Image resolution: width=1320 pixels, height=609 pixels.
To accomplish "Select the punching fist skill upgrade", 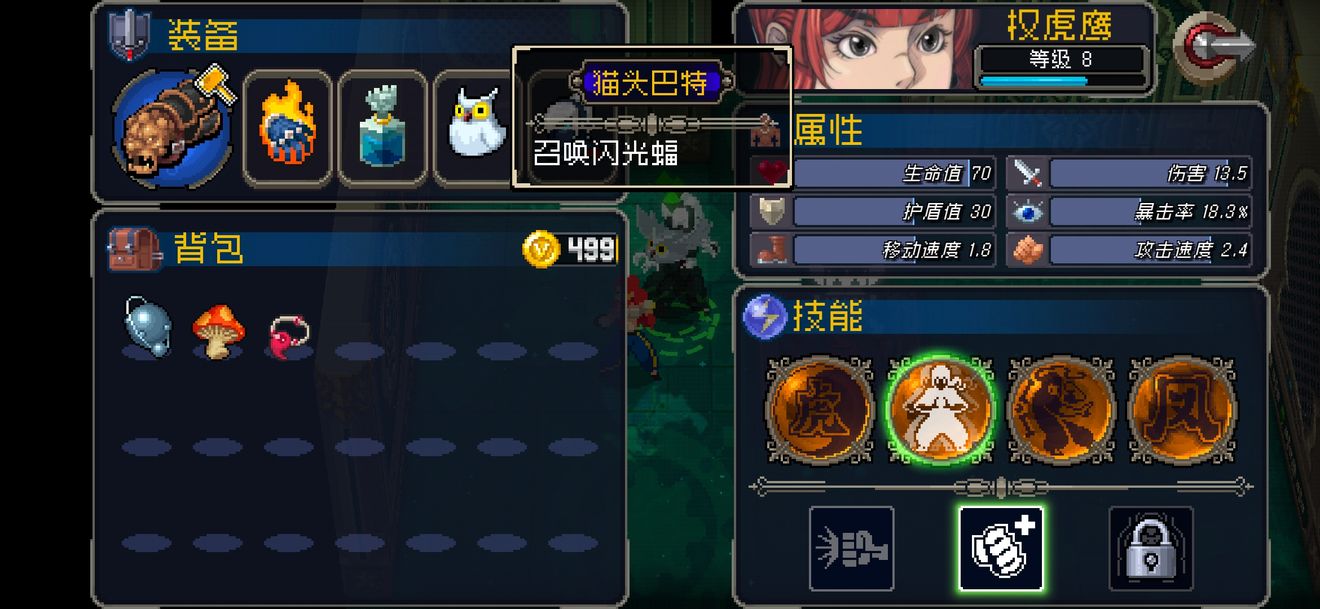I will pyautogui.click(x=851, y=548).
